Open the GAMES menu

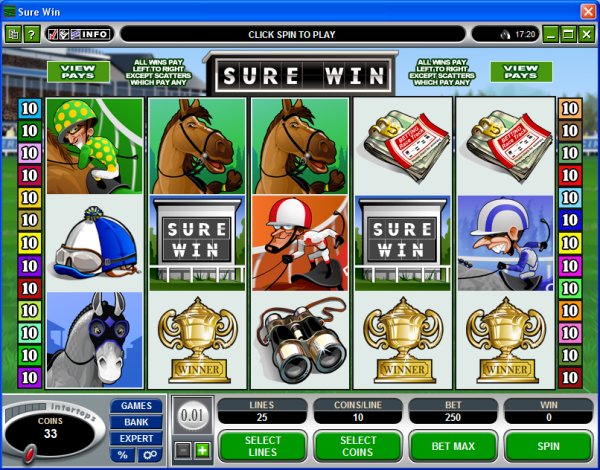click(x=136, y=407)
